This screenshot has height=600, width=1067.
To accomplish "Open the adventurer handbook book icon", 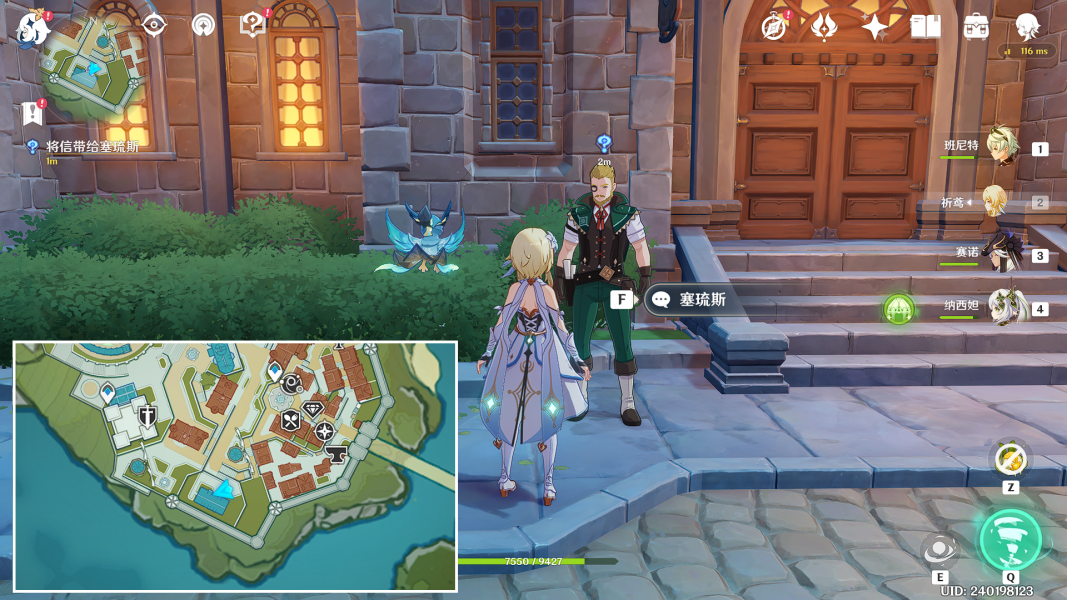I will click(x=925, y=27).
